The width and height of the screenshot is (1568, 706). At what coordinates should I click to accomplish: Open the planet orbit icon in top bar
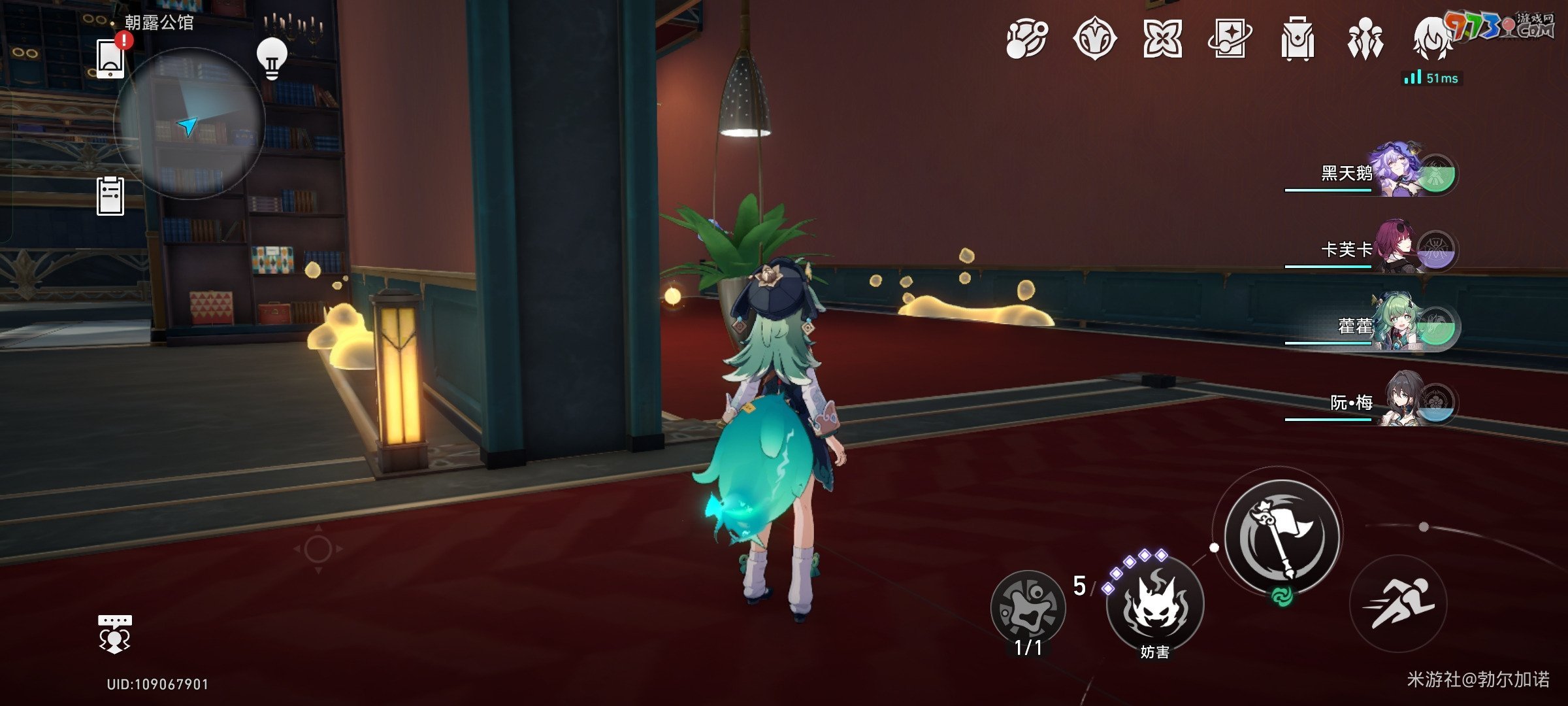point(1026,39)
